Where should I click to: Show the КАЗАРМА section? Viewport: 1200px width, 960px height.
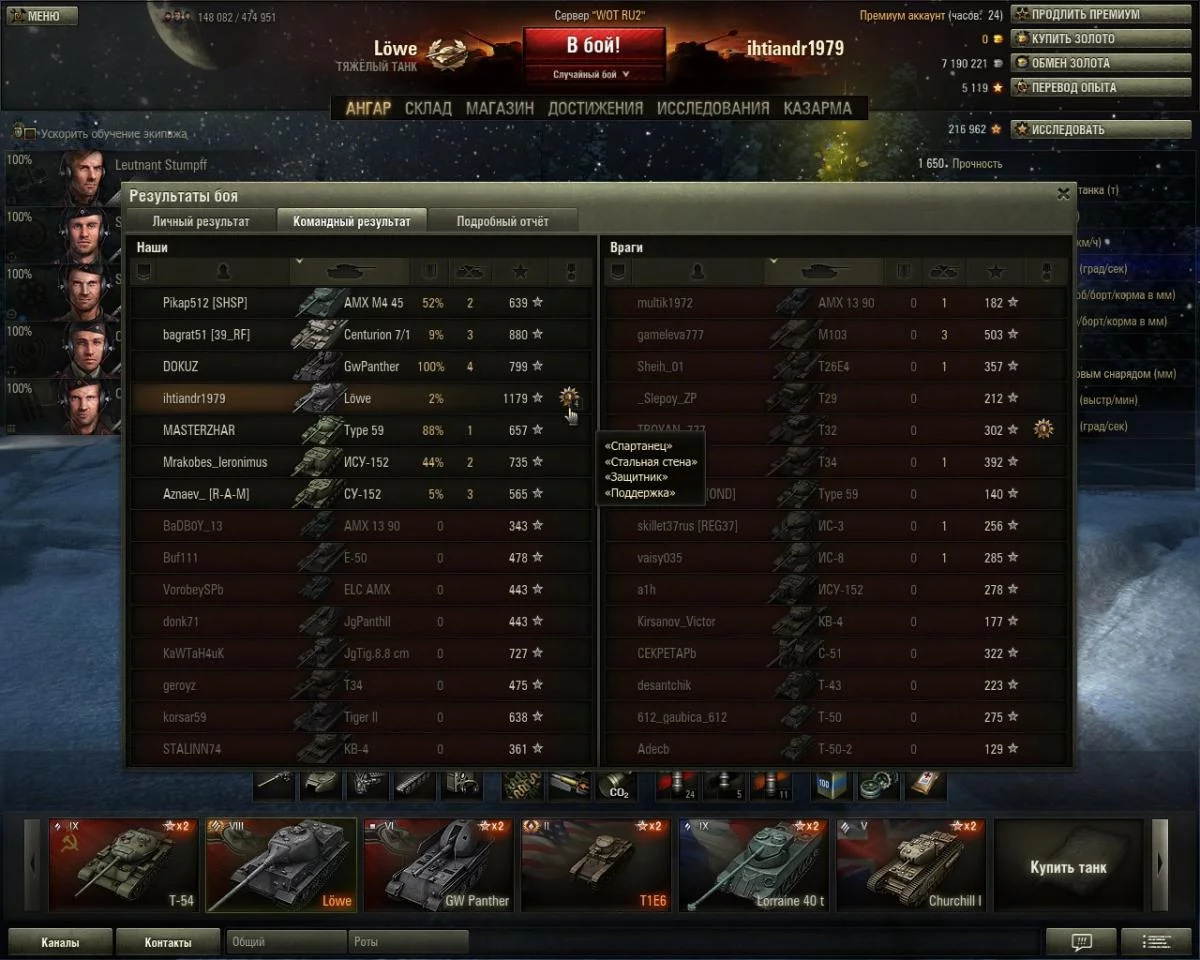coord(817,108)
